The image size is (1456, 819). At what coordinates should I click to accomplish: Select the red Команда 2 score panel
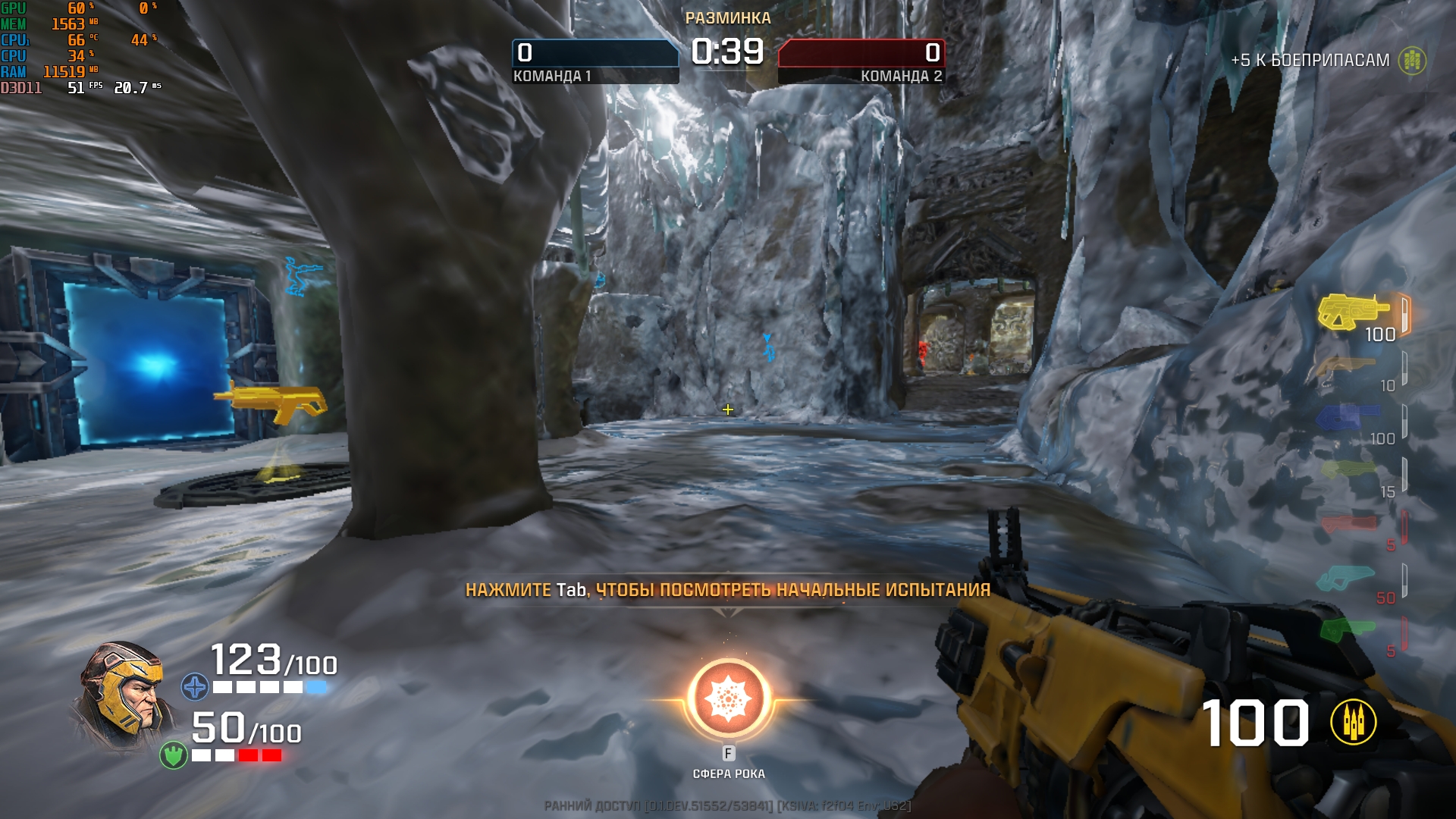click(861, 61)
